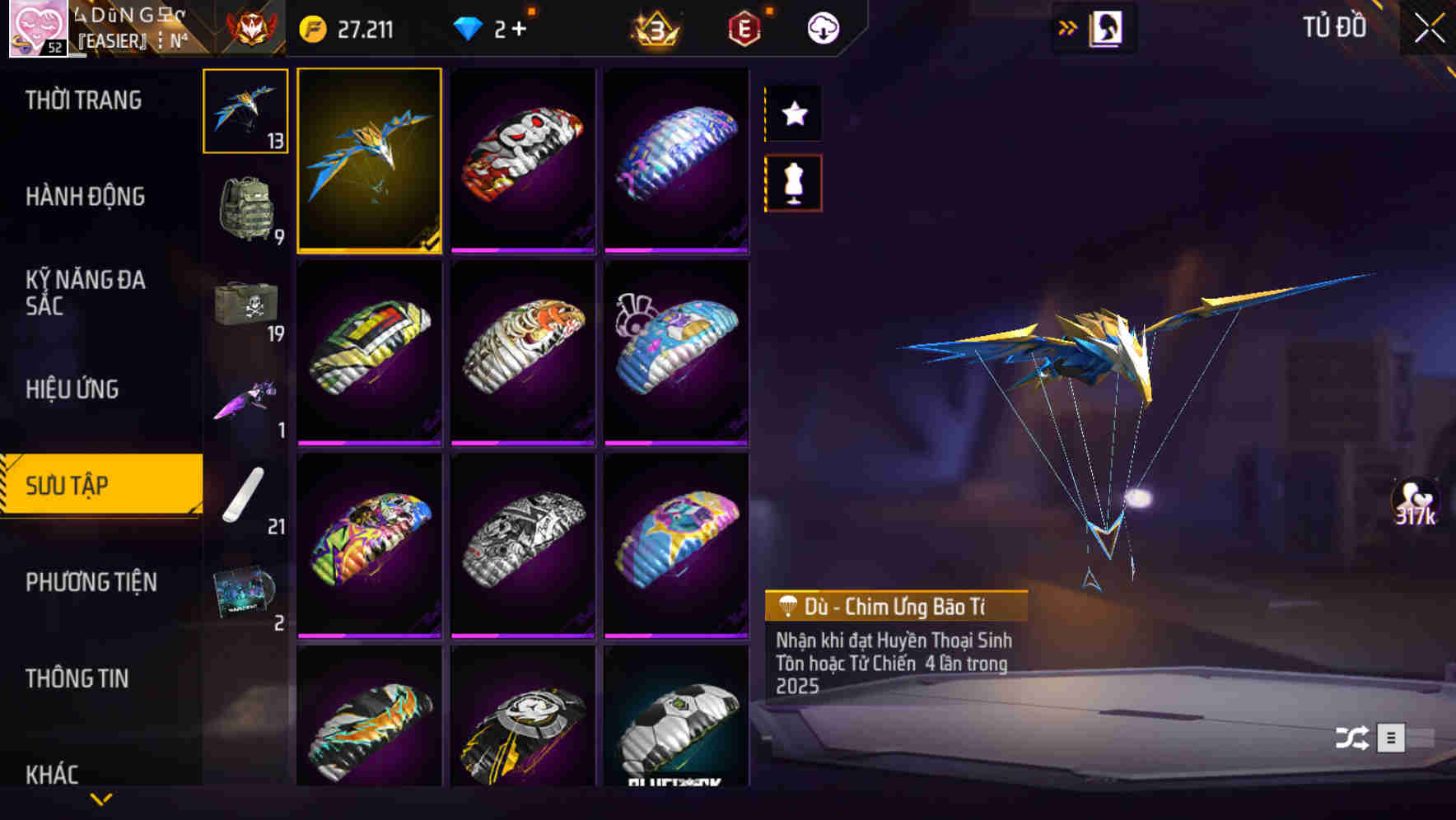The image size is (1456, 820).
Task: Open the parachute collection icon
Action: click(245, 111)
